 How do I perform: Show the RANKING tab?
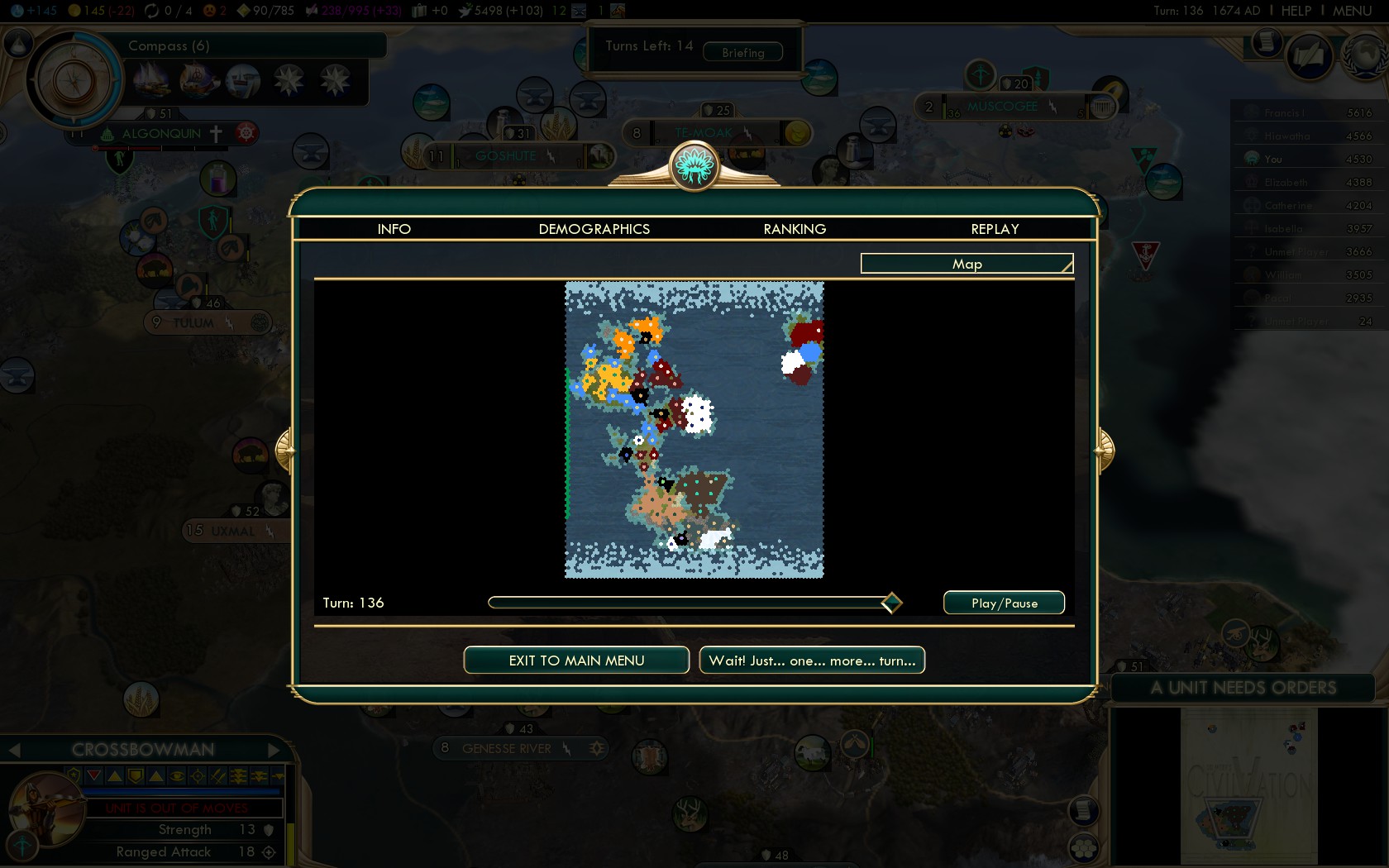pyautogui.click(x=795, y=229)
